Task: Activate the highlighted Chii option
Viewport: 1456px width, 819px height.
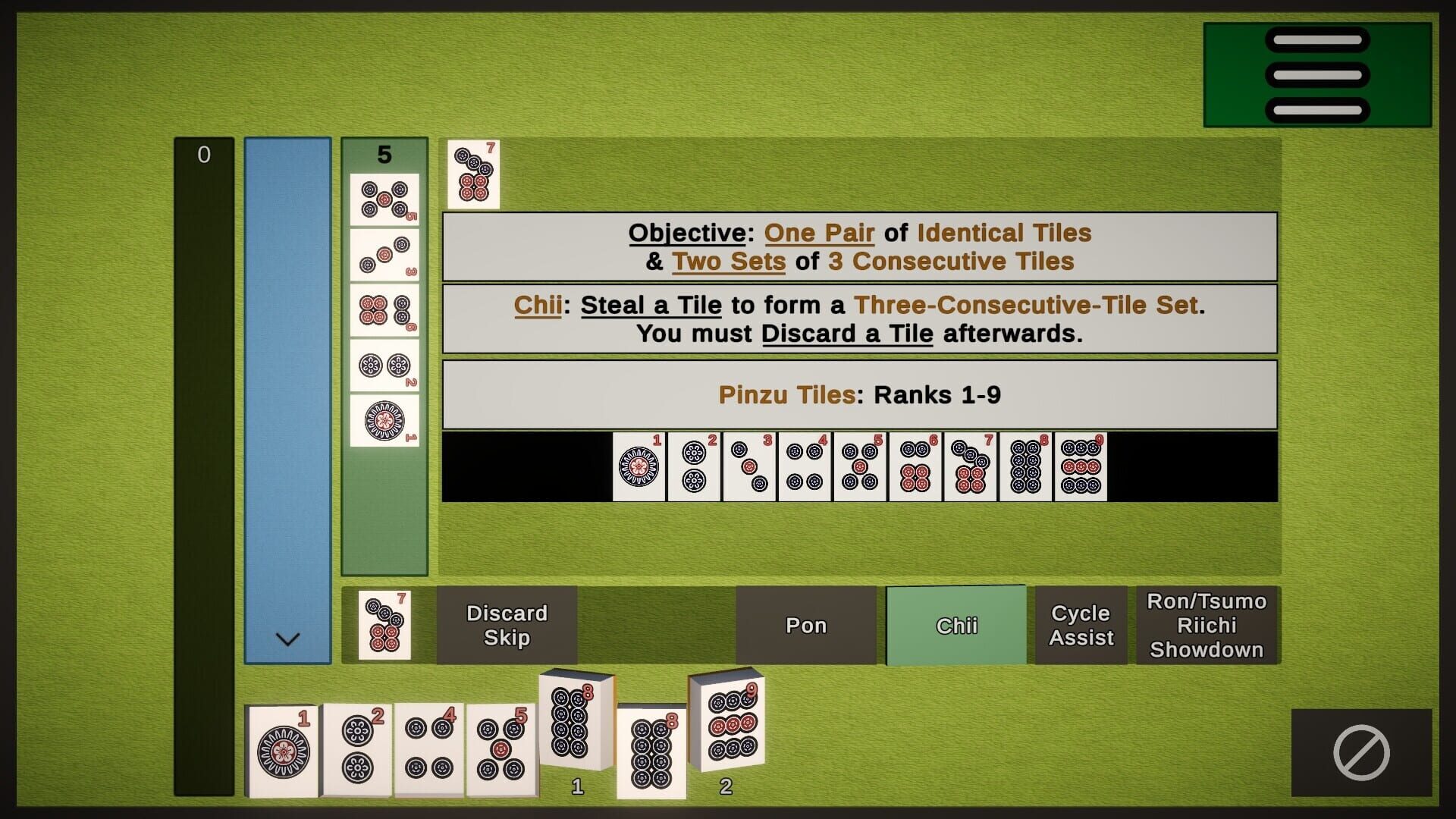Action: (955, 625)
